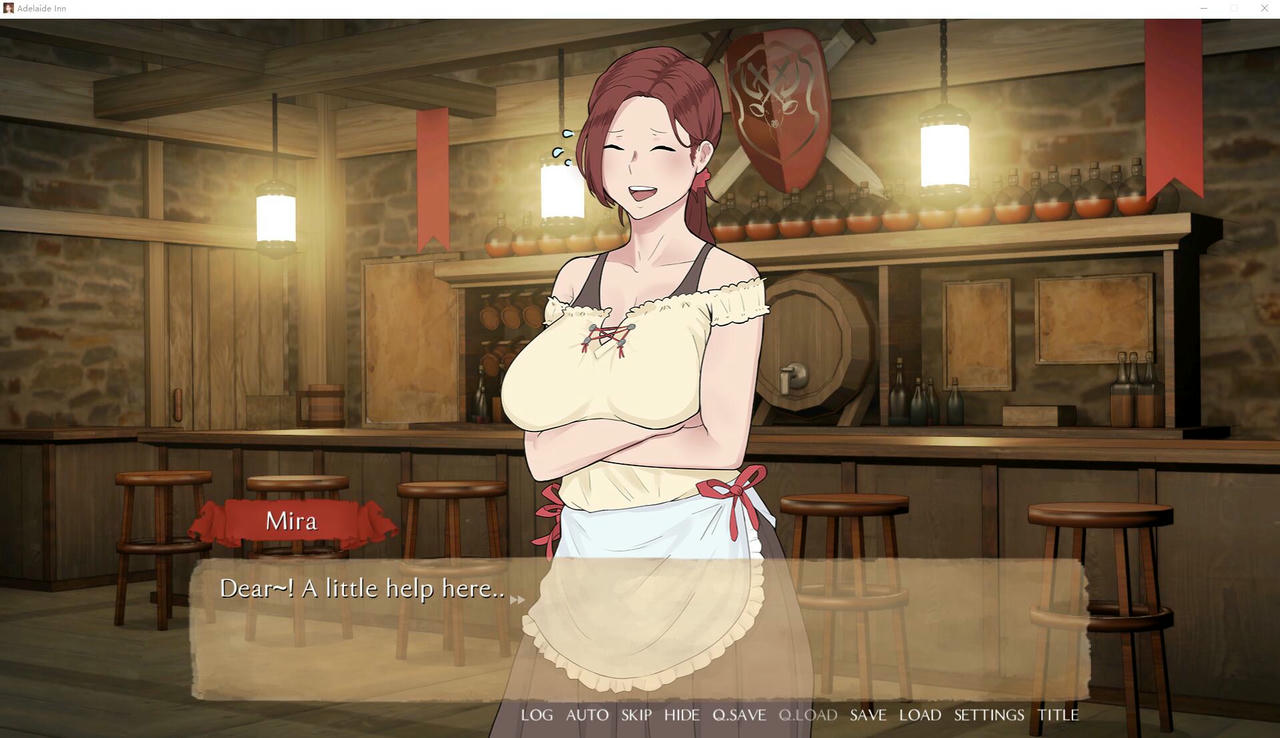Click the Adelaide Inn icon in the title bar
The height and width of the screenshot is (738, 1280).
tap(8, 8)
